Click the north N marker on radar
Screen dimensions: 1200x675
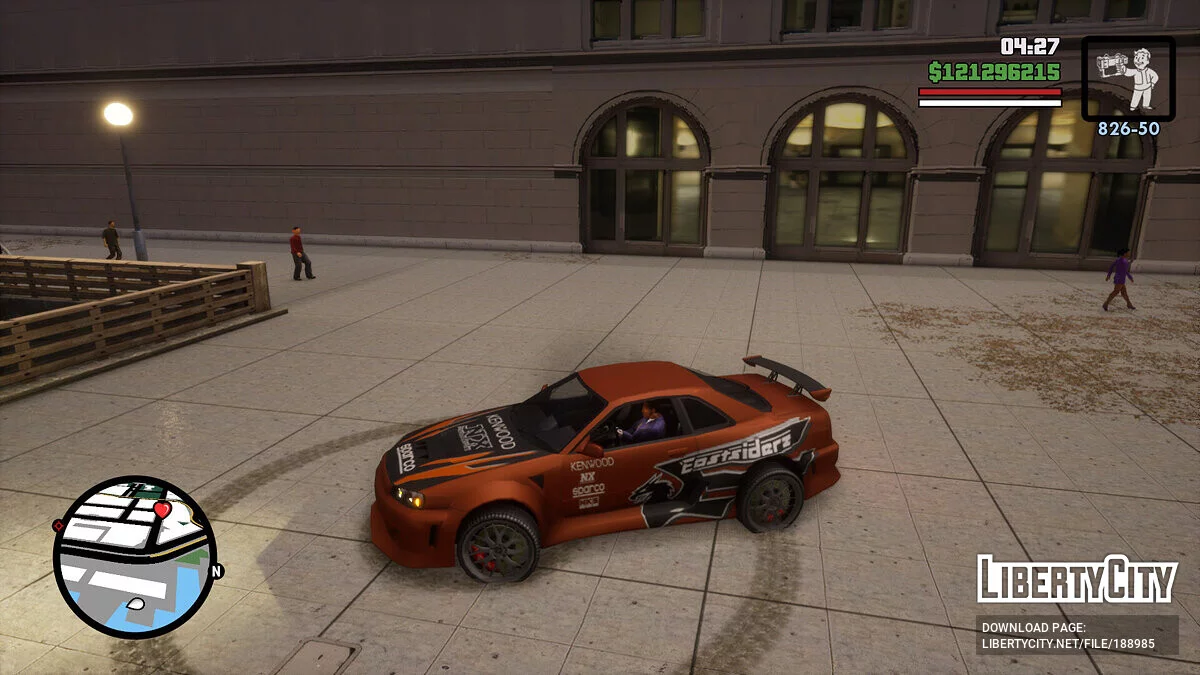coord(216,571)
